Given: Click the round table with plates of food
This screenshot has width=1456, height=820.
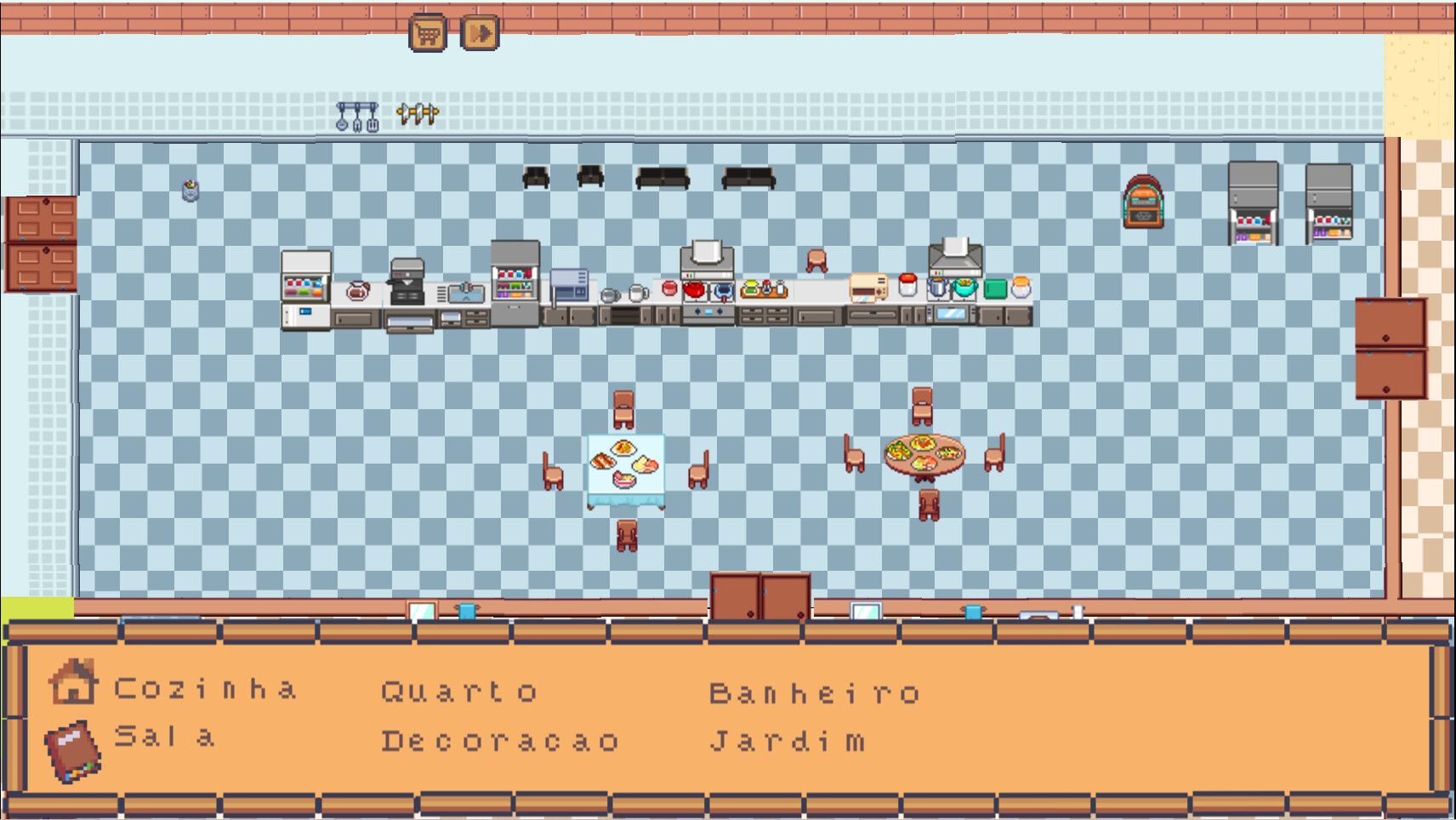Looking at the screenshot, I should [x=927, y=453].
